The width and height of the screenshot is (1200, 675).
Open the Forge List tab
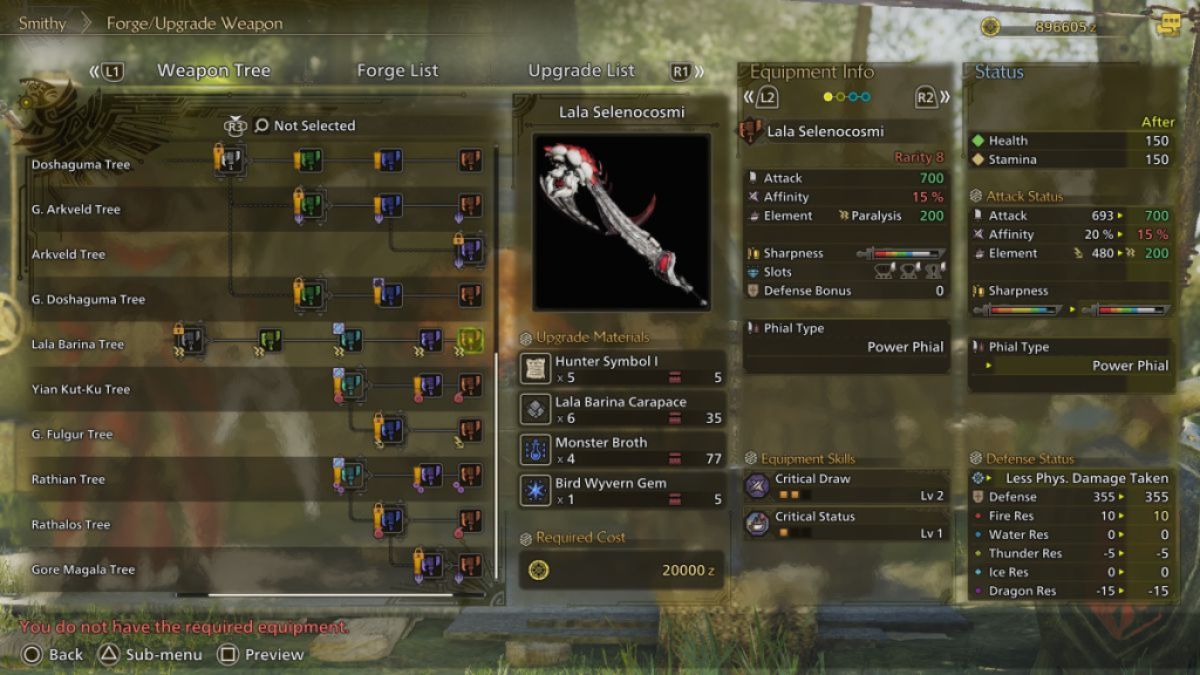click(397, 71)
